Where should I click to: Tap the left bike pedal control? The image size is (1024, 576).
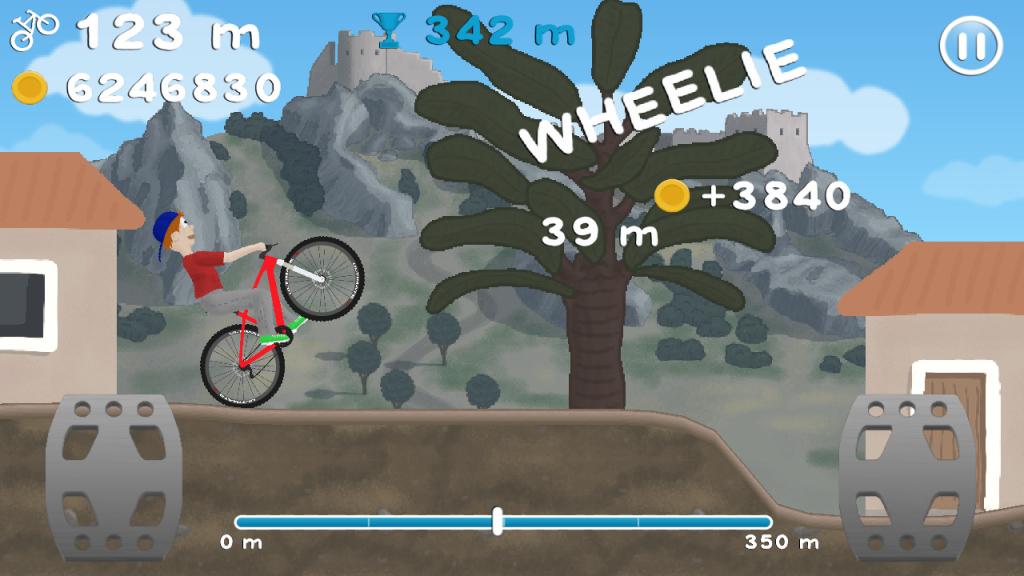click(x=112, y=476)
